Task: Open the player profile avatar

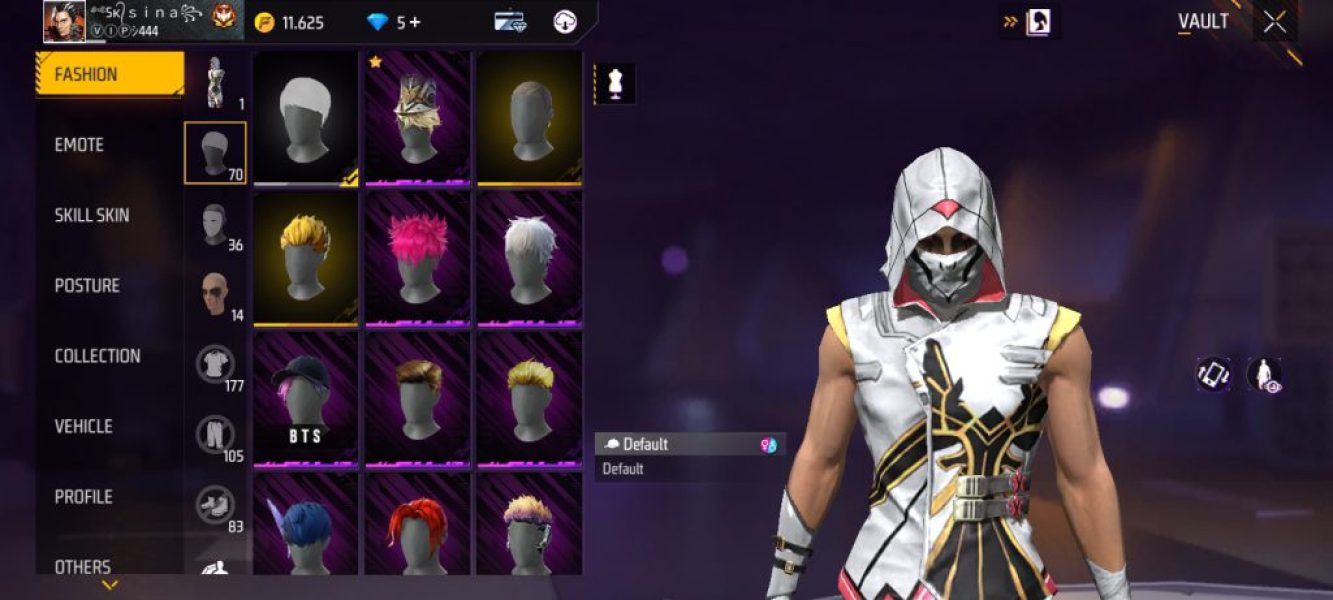Action: coord(64,21)
